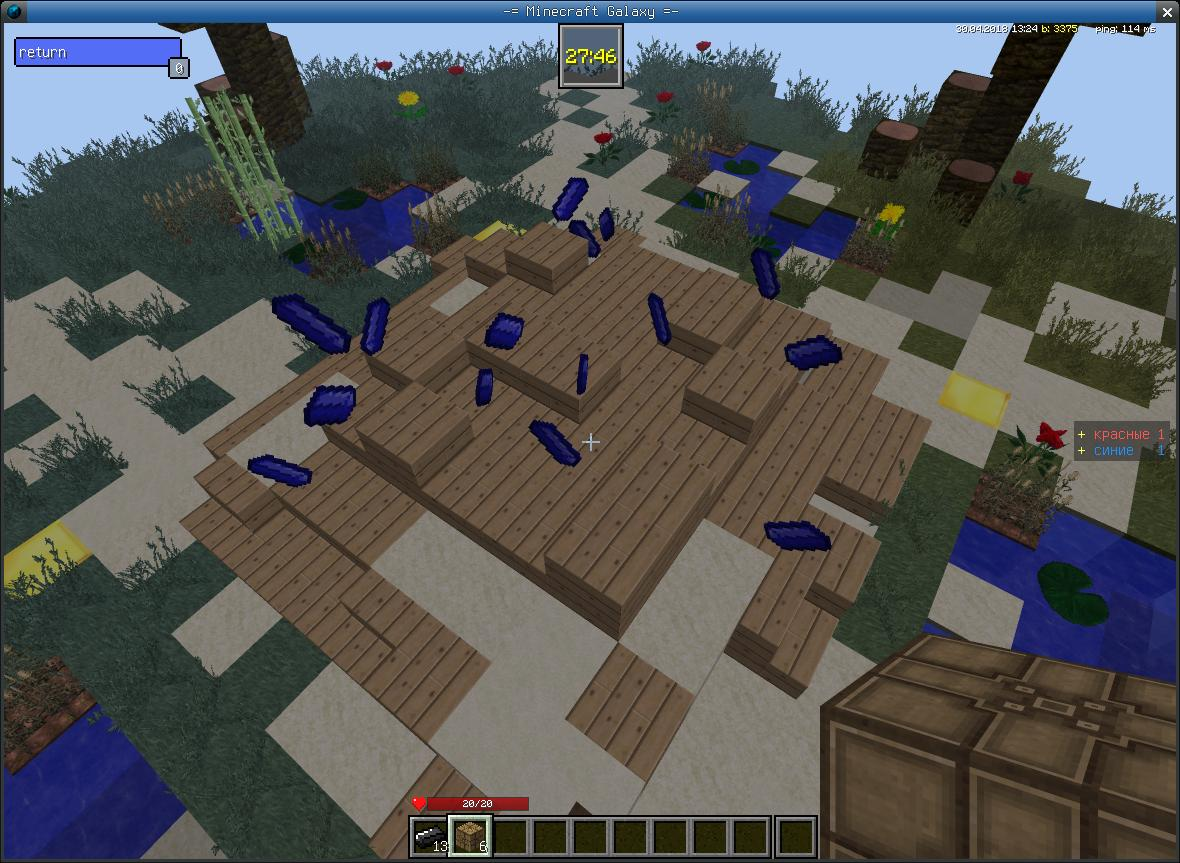Image resolution: width=1180 pixels, height=863 pixels.
Task: Open the globe window menu icon
Action: click(11, 10)
